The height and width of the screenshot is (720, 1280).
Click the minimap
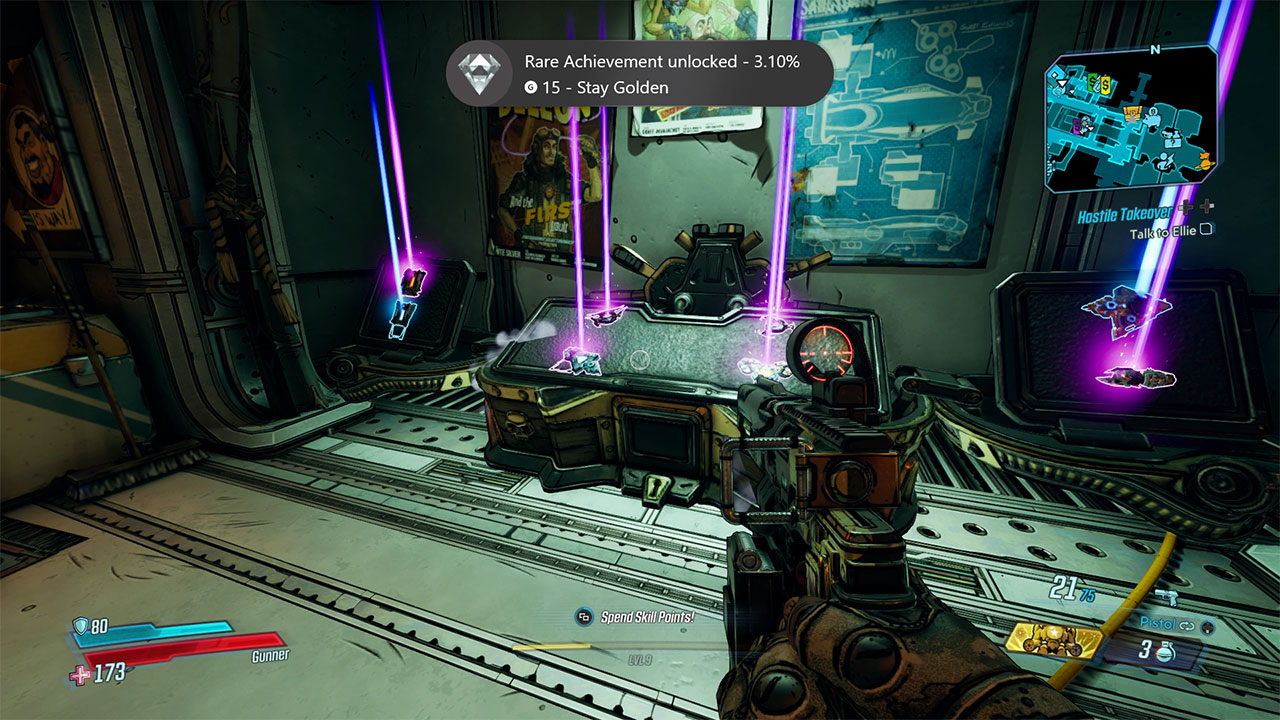pos(1130,119)
